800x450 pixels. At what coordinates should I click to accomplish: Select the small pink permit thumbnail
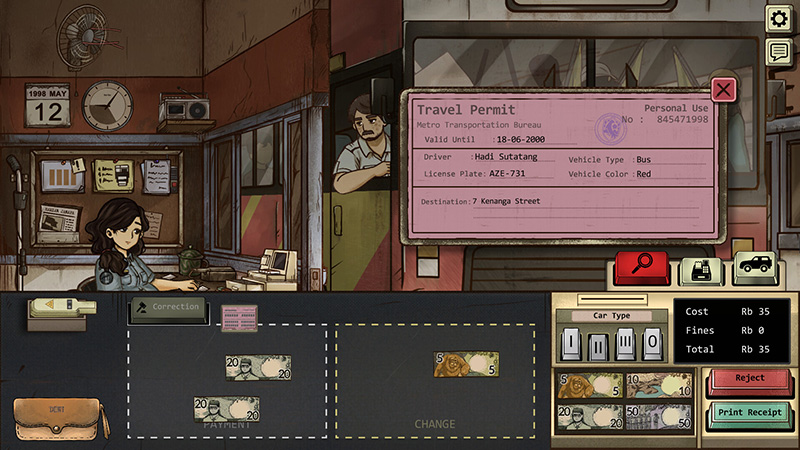239,317
